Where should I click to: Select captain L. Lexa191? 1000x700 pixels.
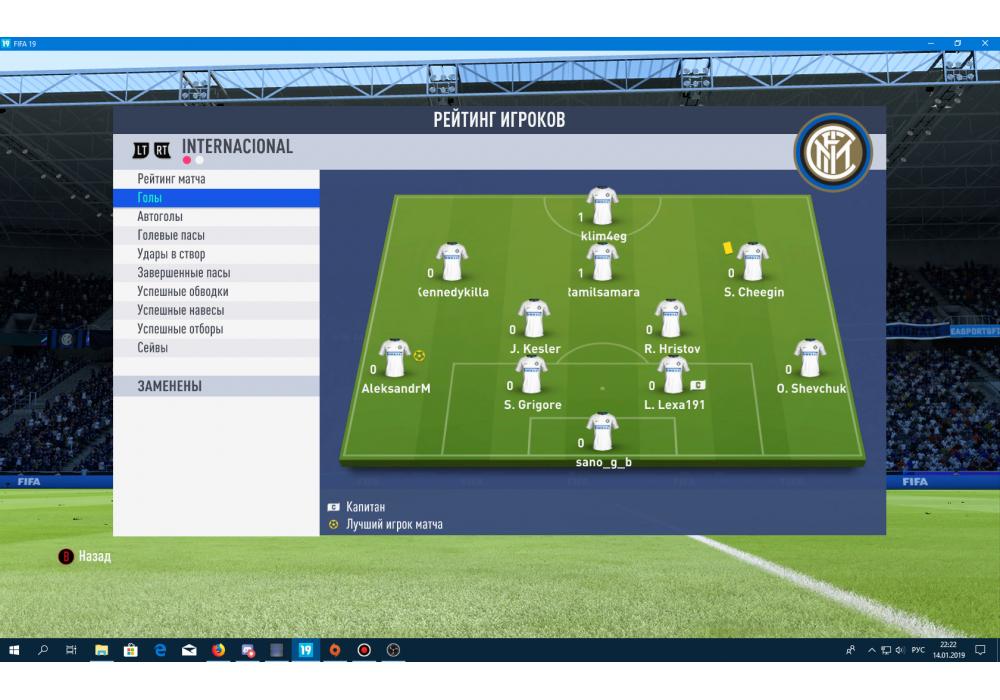click(x=673, y=376)
